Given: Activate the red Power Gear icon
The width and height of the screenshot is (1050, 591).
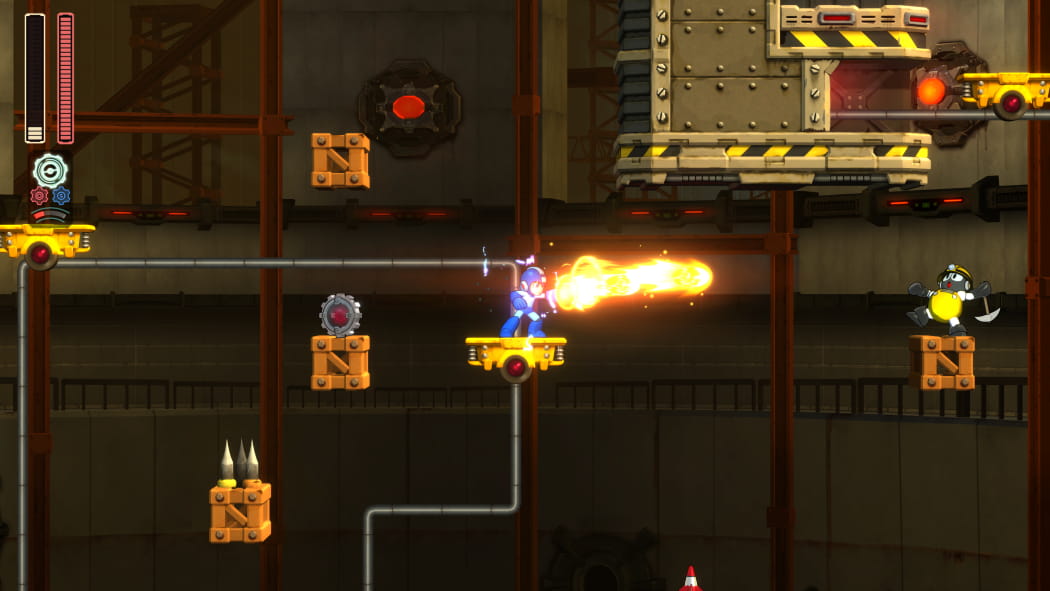Looking at the screenshot, I should pos(39,196).
